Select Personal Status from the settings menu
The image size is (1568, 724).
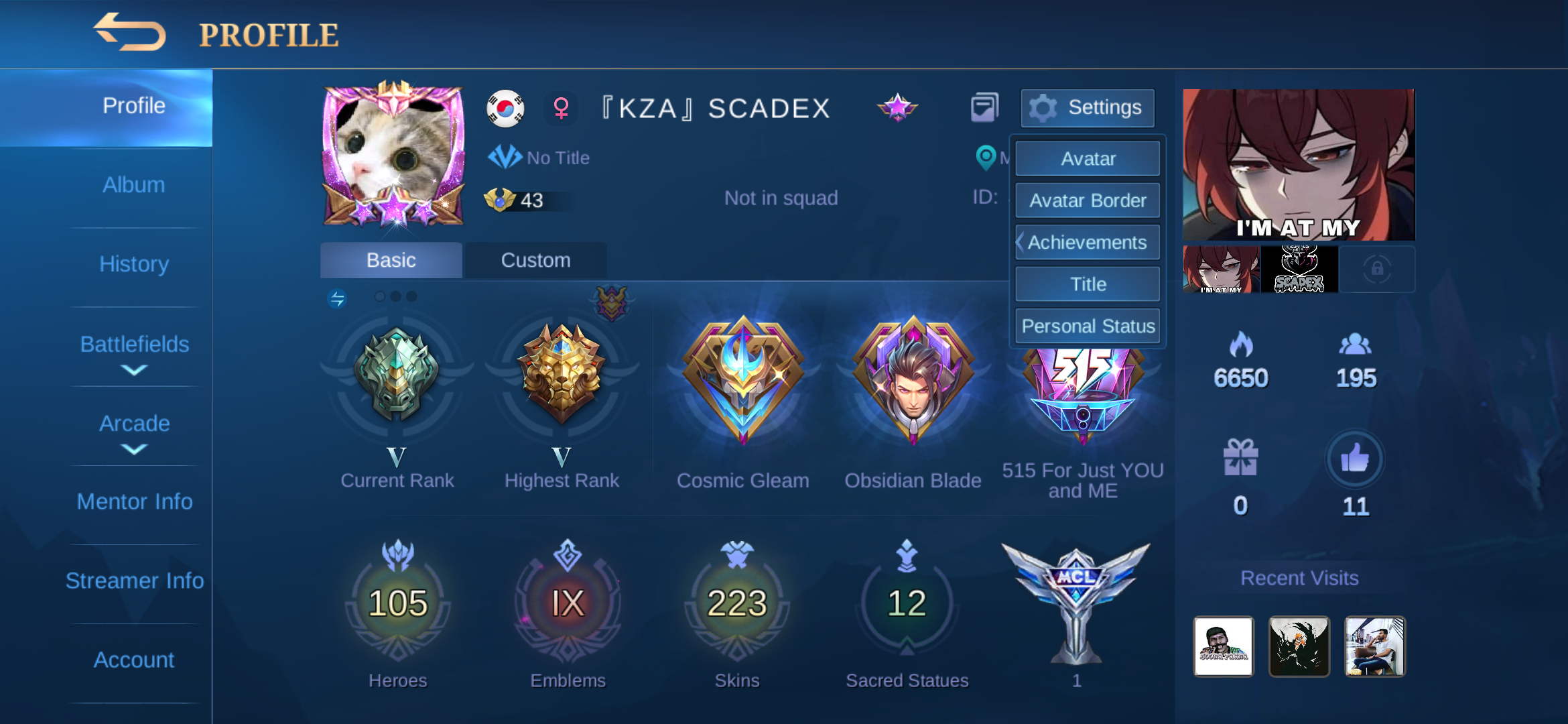click(x=1088, y=326)
